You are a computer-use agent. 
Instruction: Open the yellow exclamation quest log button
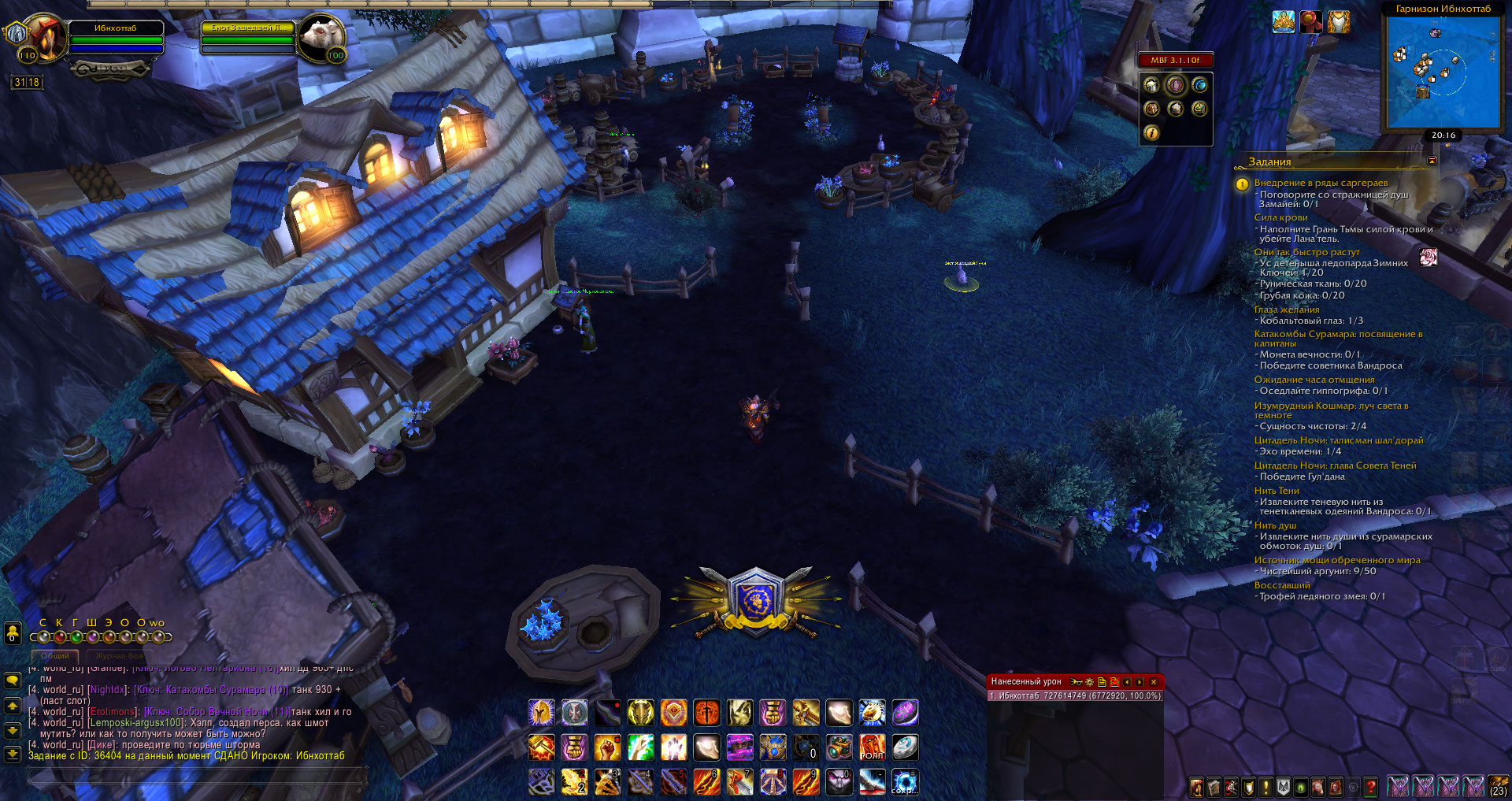tap(1266, 786)
